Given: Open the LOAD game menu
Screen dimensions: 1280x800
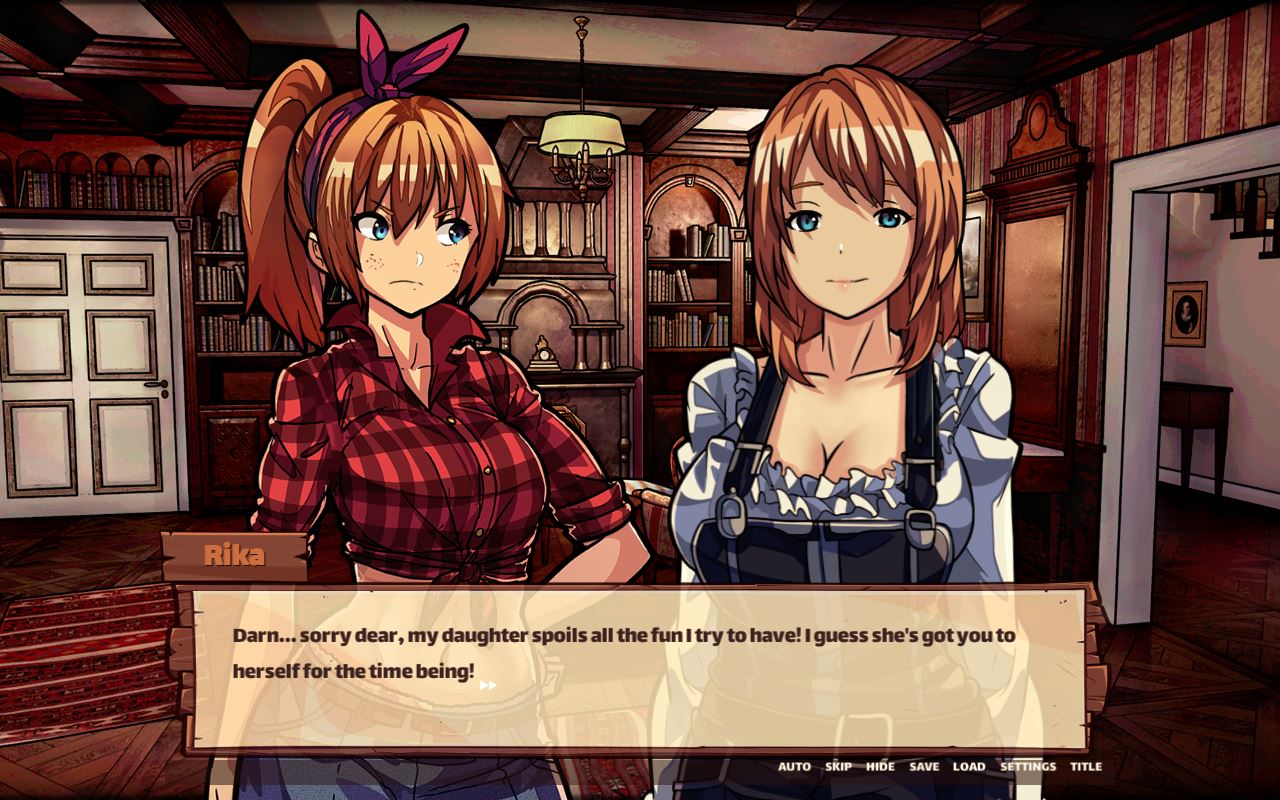Looking at the screenshot, I should click(x=968, y=767).
